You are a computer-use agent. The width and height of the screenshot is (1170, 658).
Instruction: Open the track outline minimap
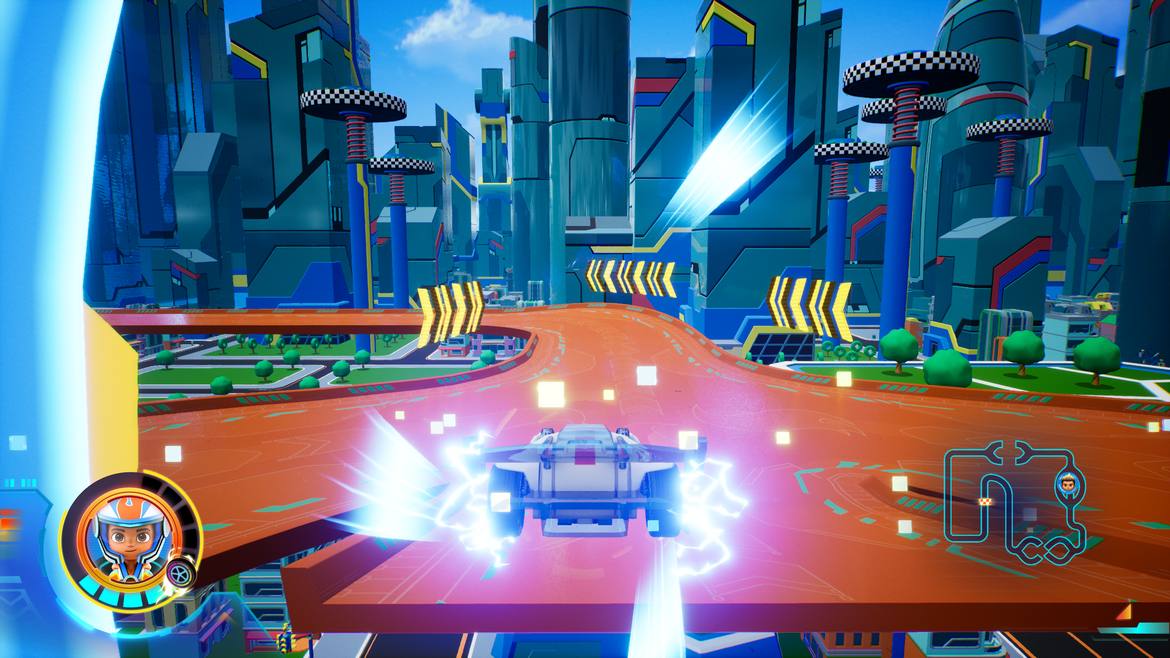(1016, 502)
